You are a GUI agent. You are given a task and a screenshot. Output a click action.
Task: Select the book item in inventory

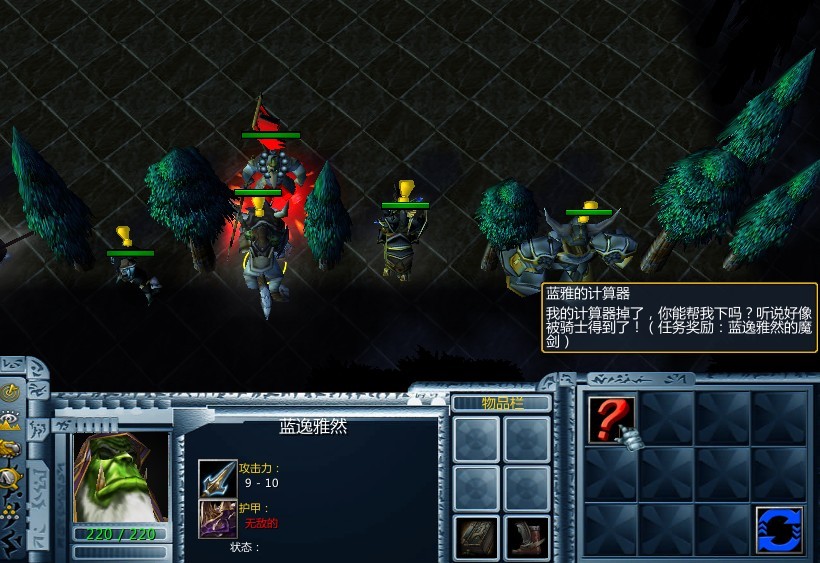click(x=476, y=537)
